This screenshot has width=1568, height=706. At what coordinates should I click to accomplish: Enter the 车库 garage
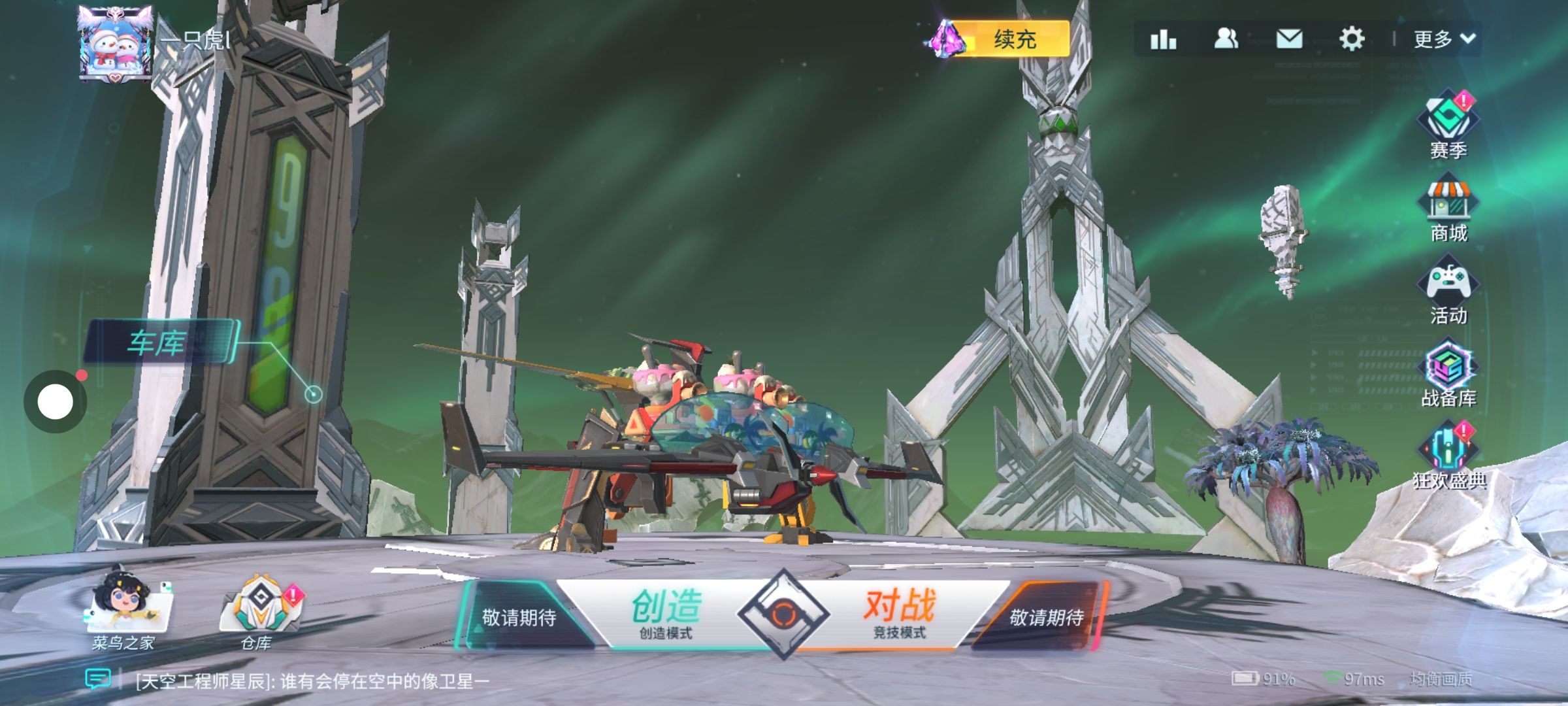coord(159,342)
